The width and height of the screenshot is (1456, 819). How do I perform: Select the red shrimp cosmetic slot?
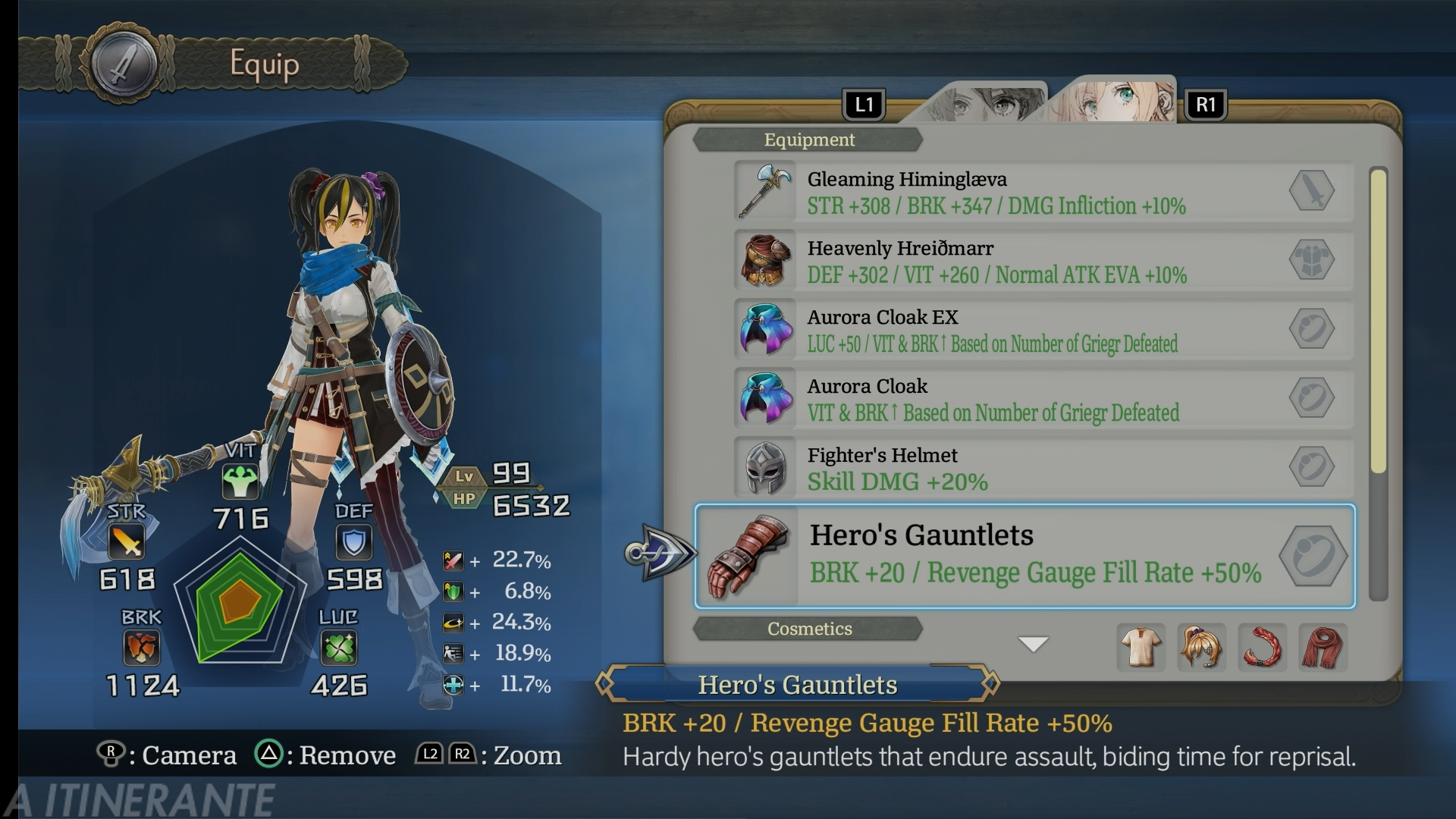[1262, 647]
